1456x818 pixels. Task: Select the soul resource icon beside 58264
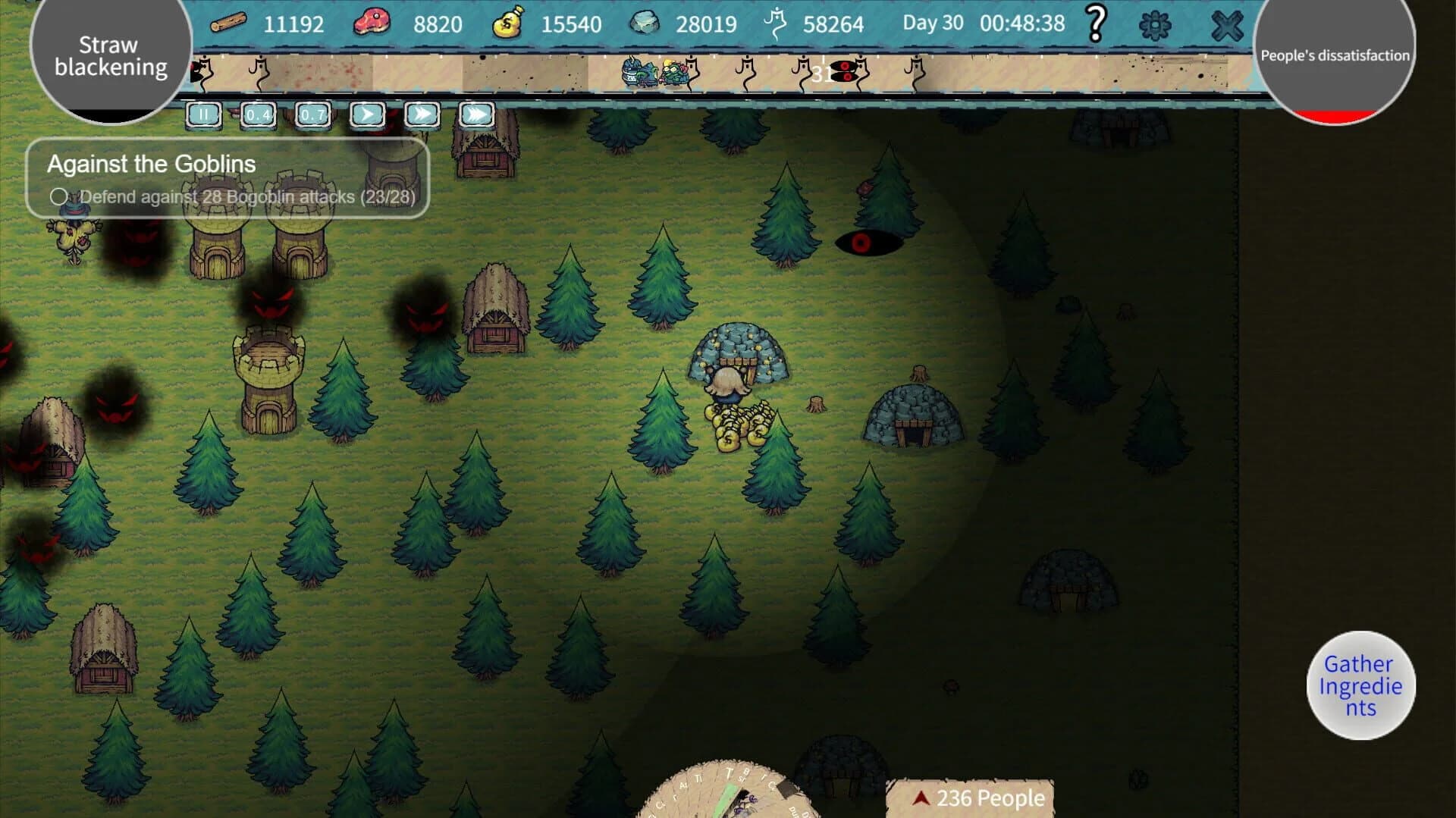(775, 21)
